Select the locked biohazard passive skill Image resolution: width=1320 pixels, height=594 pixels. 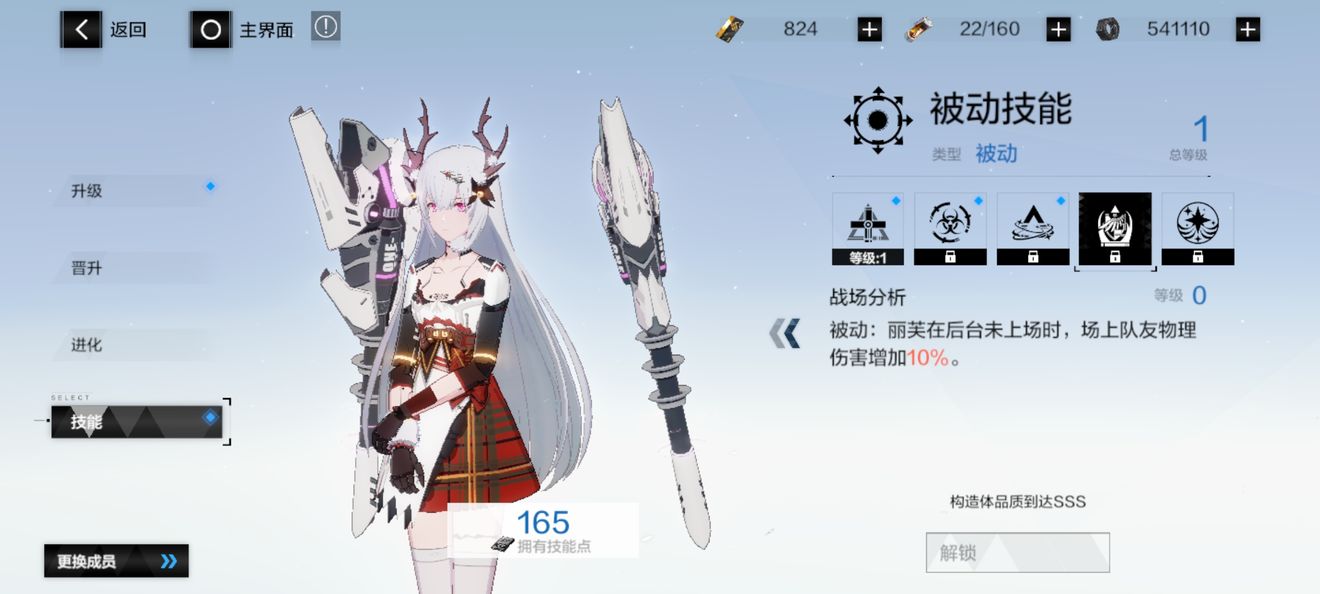(x=950, y=229)
